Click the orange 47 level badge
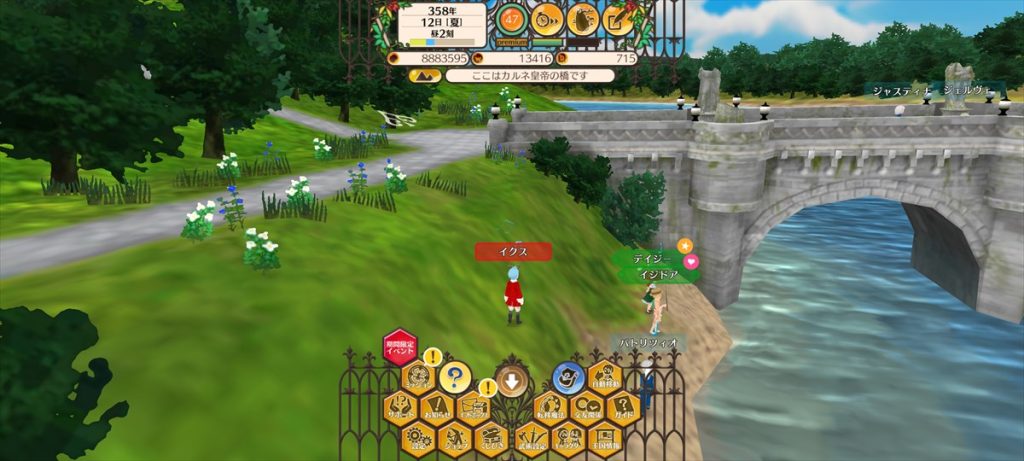Screen dimensions: 1024x461 (x=512, y=19)
